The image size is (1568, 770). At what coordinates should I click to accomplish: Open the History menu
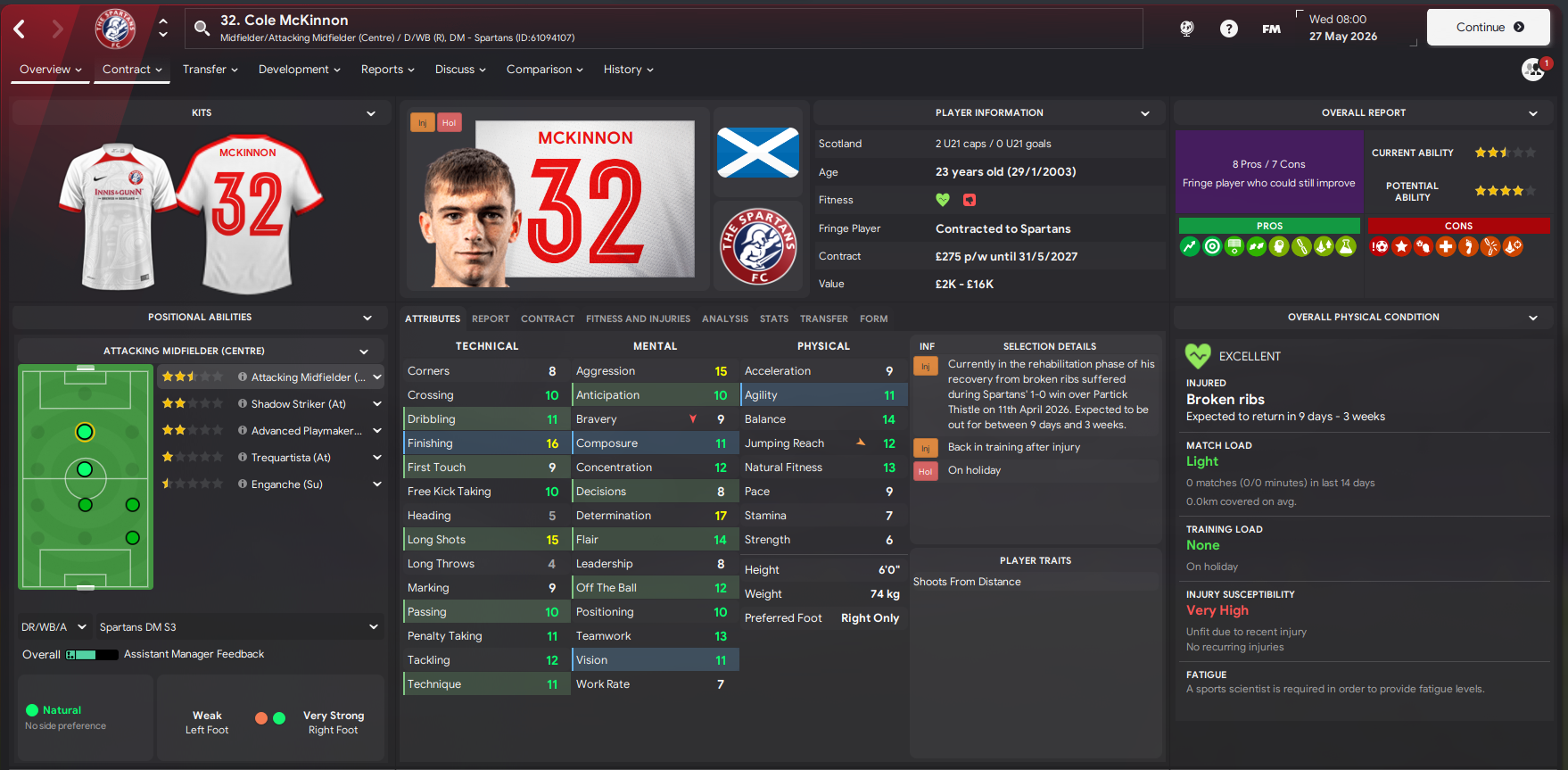(628, 70)
